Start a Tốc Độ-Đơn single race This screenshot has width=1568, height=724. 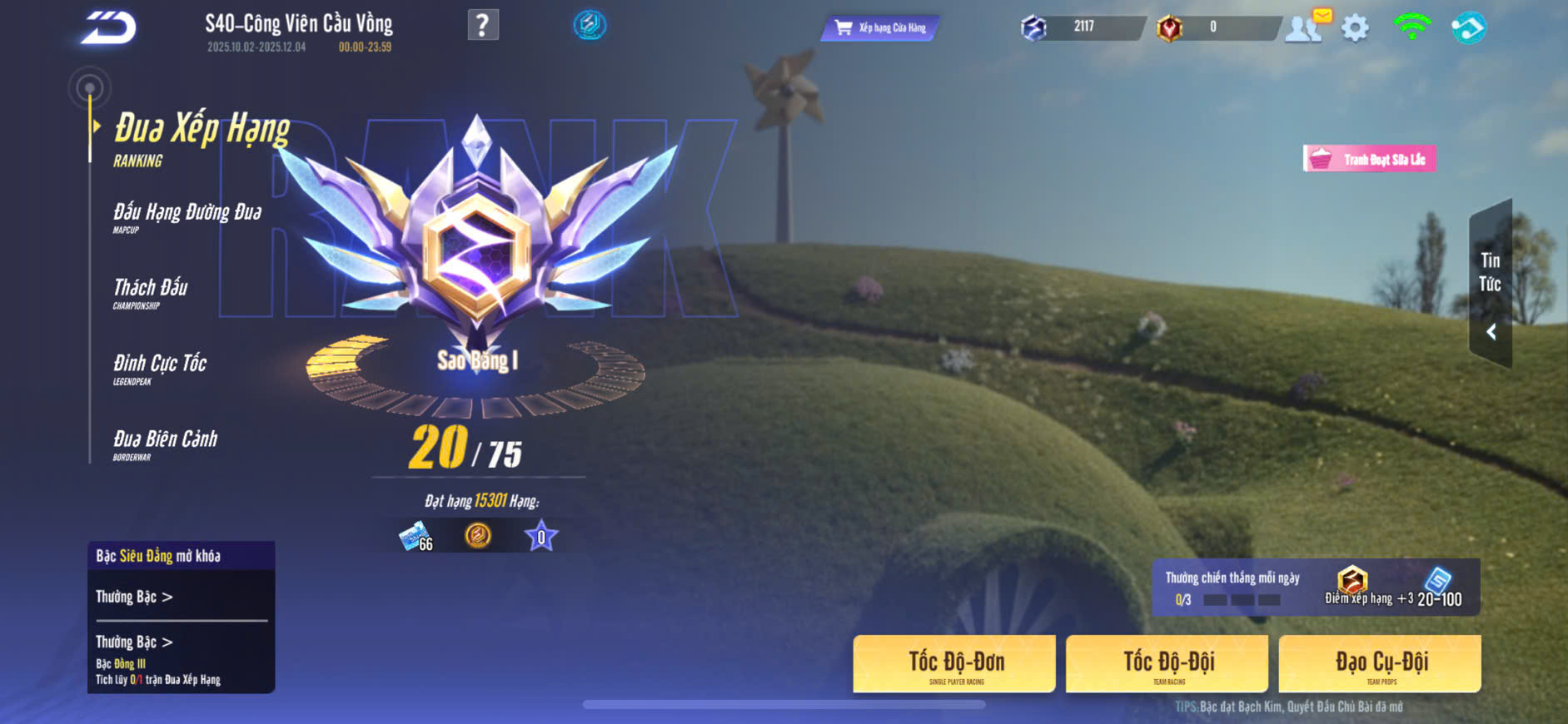pyautogui.click(x=955, y=664)
